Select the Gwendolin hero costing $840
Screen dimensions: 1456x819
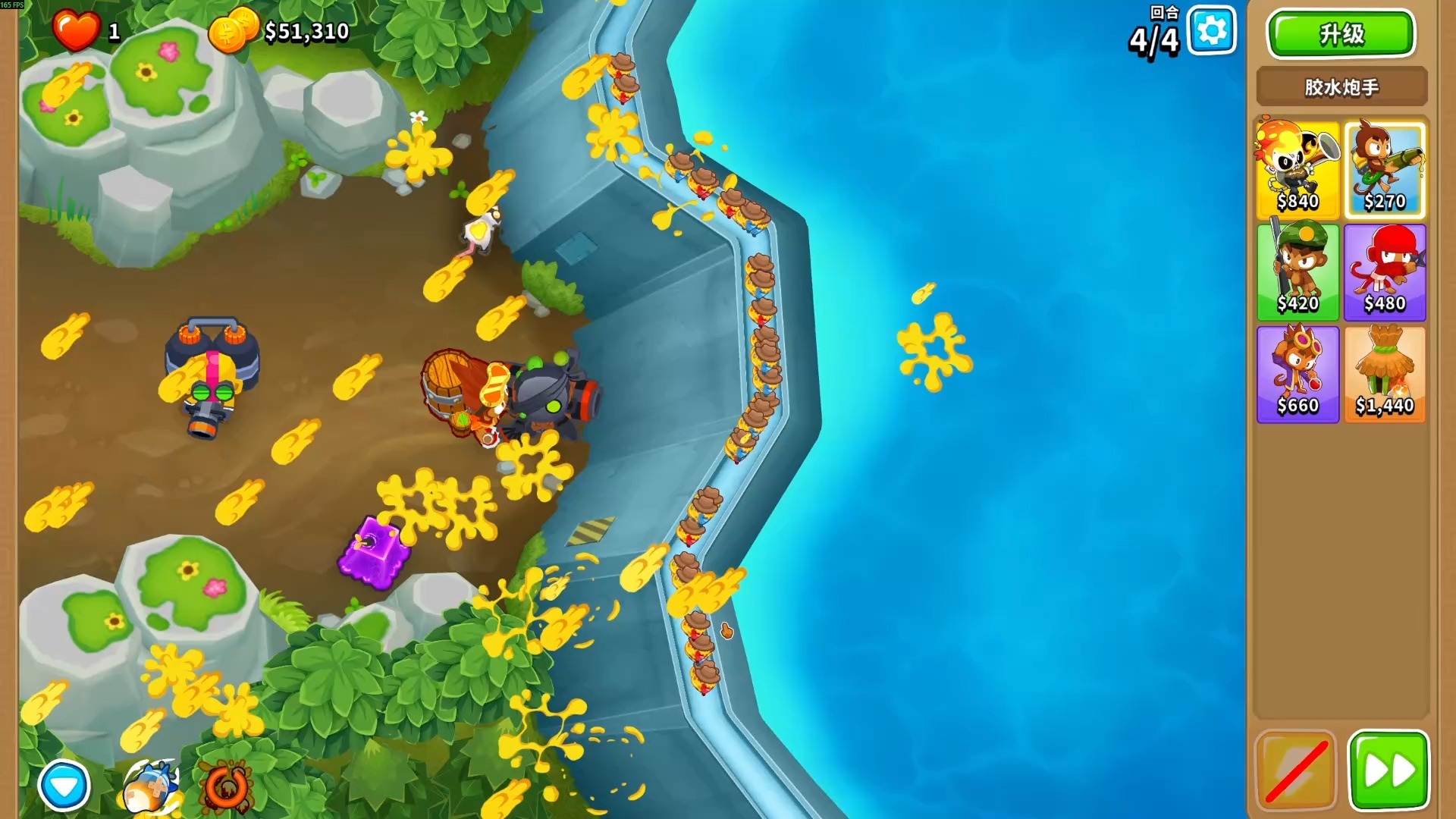coord(1297,169)
